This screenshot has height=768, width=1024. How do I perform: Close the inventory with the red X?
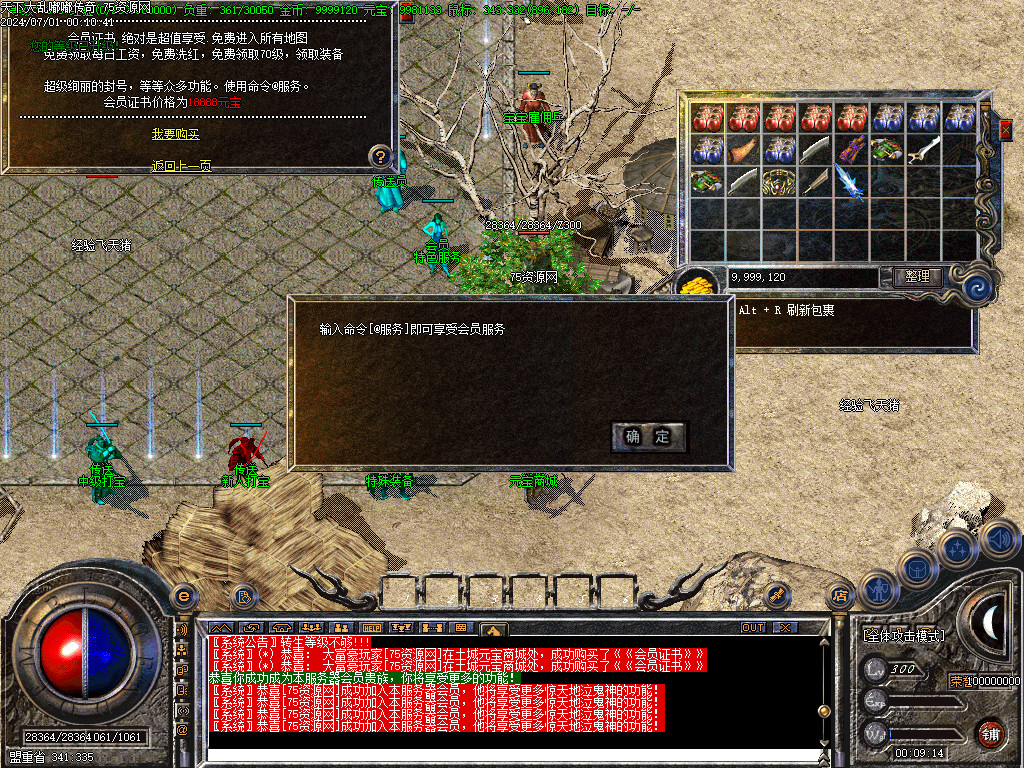pos(1005,128)
